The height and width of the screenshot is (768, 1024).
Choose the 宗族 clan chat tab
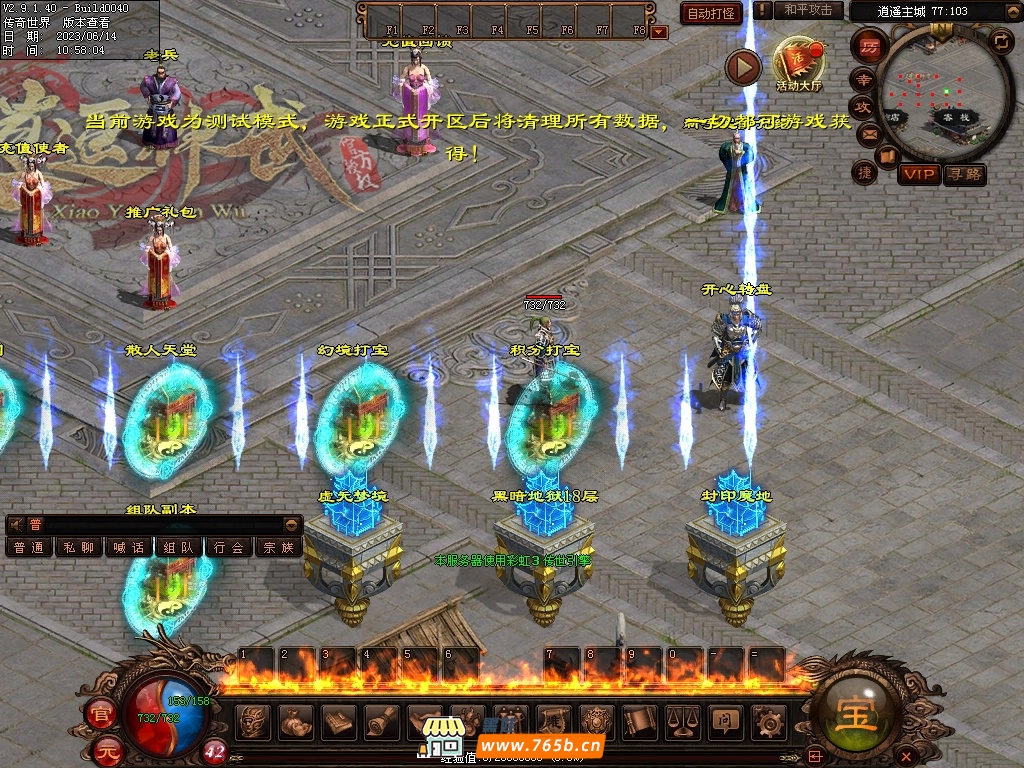point(279,547)
